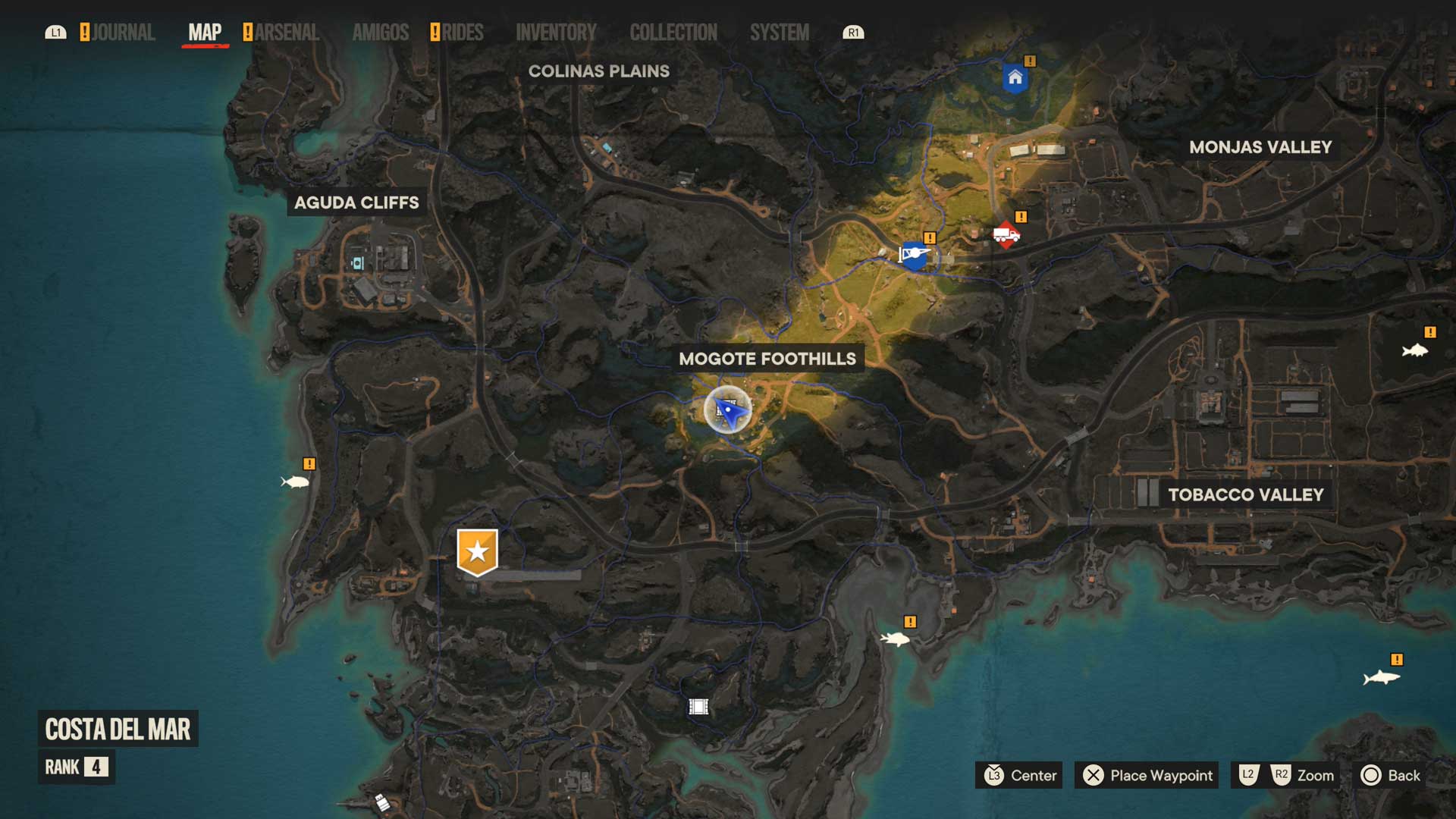This screenshot has width=1456, height=819.
Task: Switch to the JOURNAL tab
Action: point(123,33)
